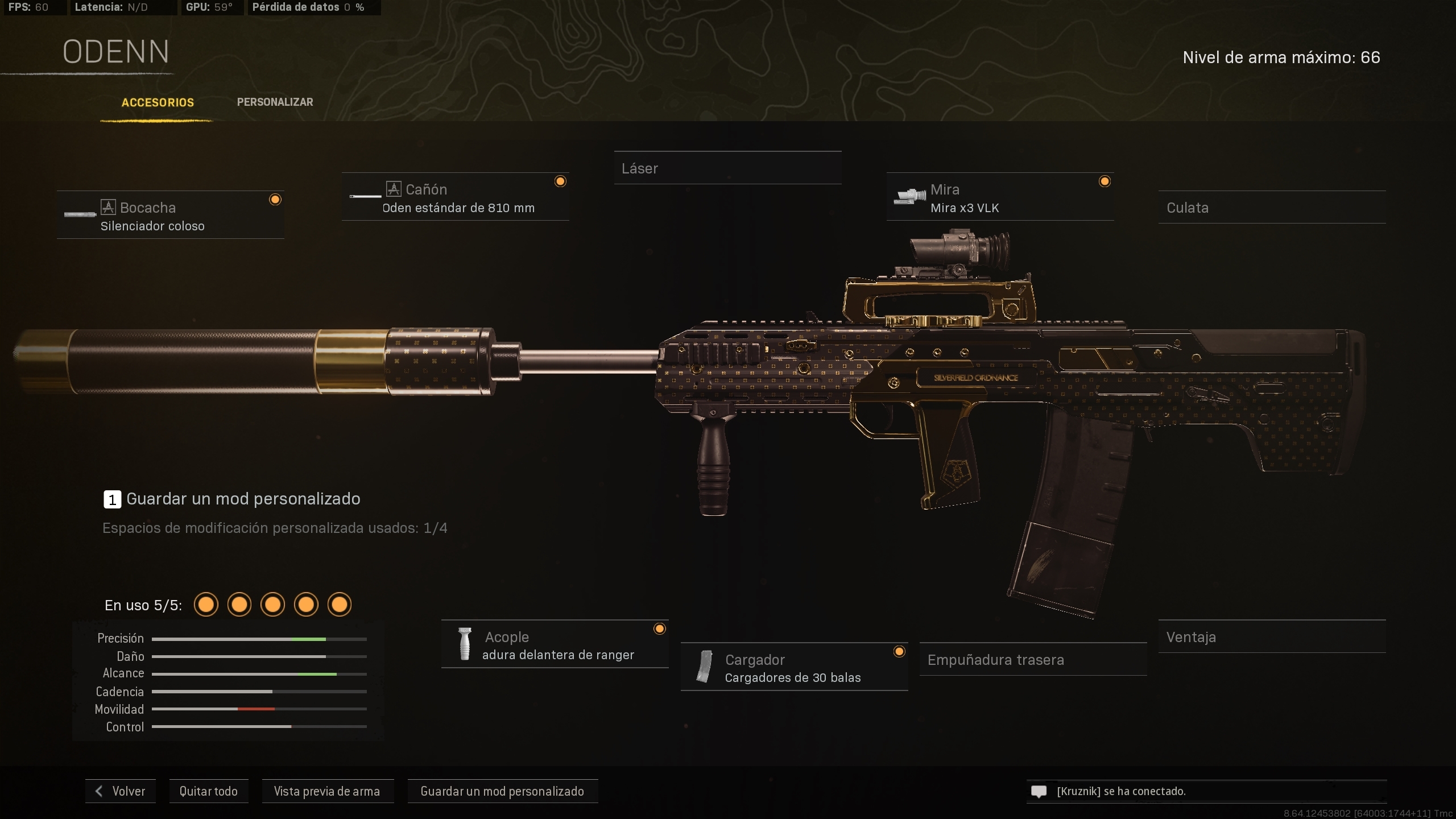
Task: Open the Culata attachment slot
Action: coord(1273,208)
